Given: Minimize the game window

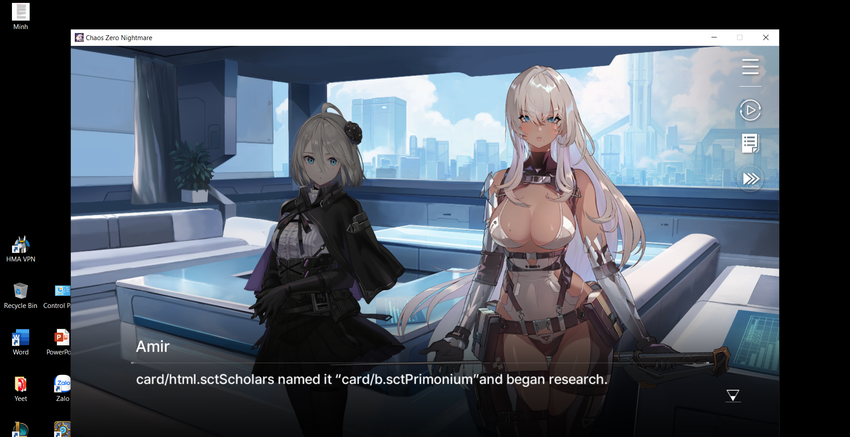Looking at the screenshot, I should (x=714, y=38).
